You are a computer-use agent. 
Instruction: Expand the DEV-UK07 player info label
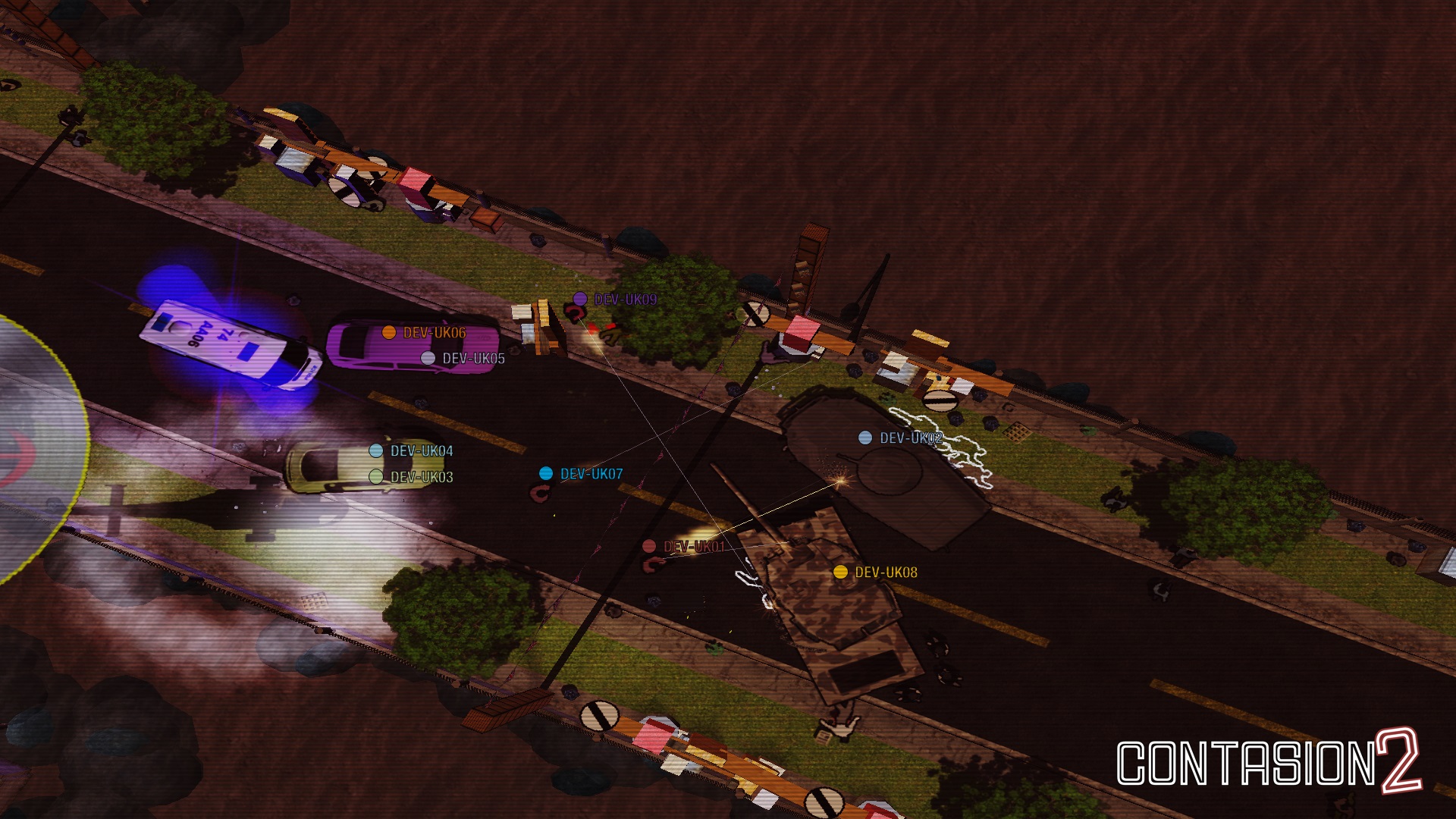[x=591, y=472]
